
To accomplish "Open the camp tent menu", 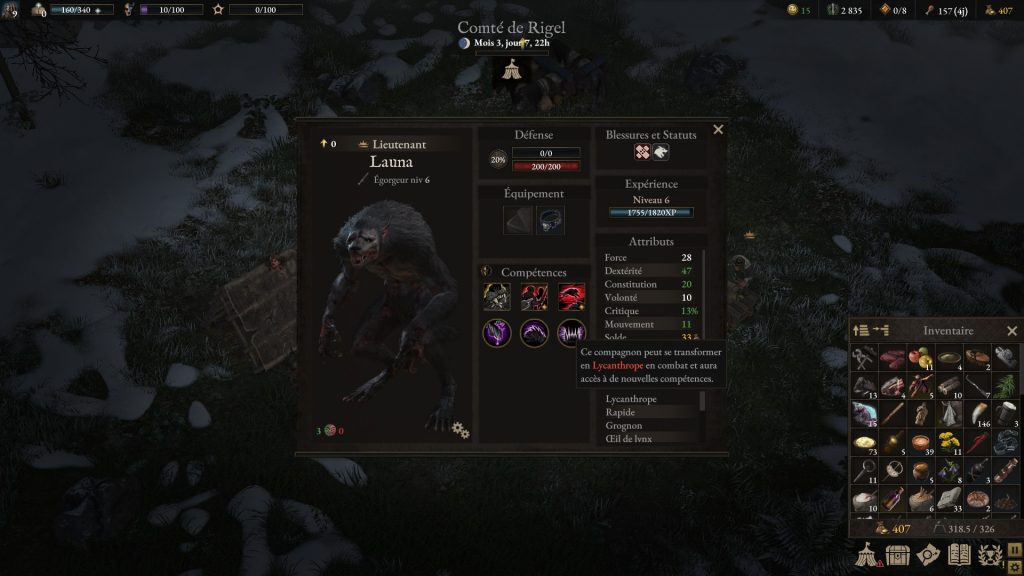I will [x=866, y=555].
